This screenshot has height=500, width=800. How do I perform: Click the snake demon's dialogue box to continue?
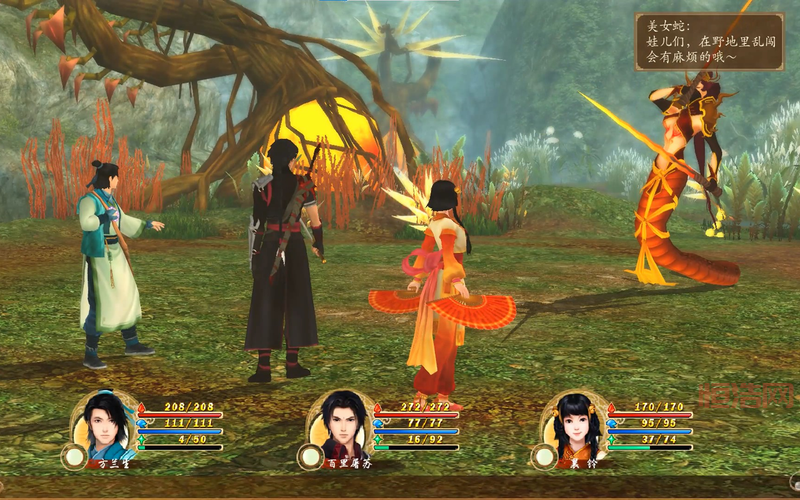coord(709,42)
